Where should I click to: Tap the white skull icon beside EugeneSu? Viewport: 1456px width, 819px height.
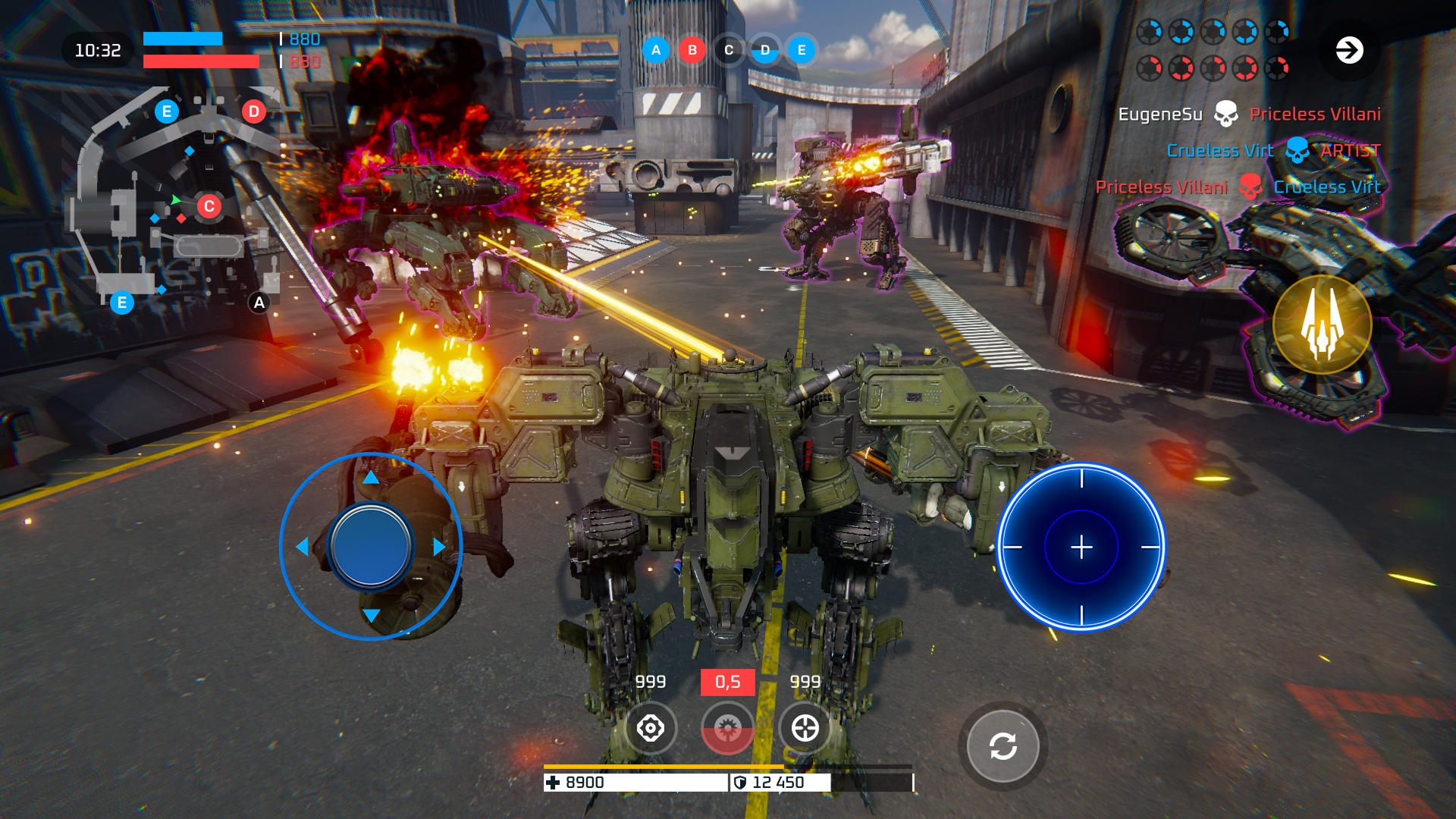pyautogui.click(x=1226, y=113)
